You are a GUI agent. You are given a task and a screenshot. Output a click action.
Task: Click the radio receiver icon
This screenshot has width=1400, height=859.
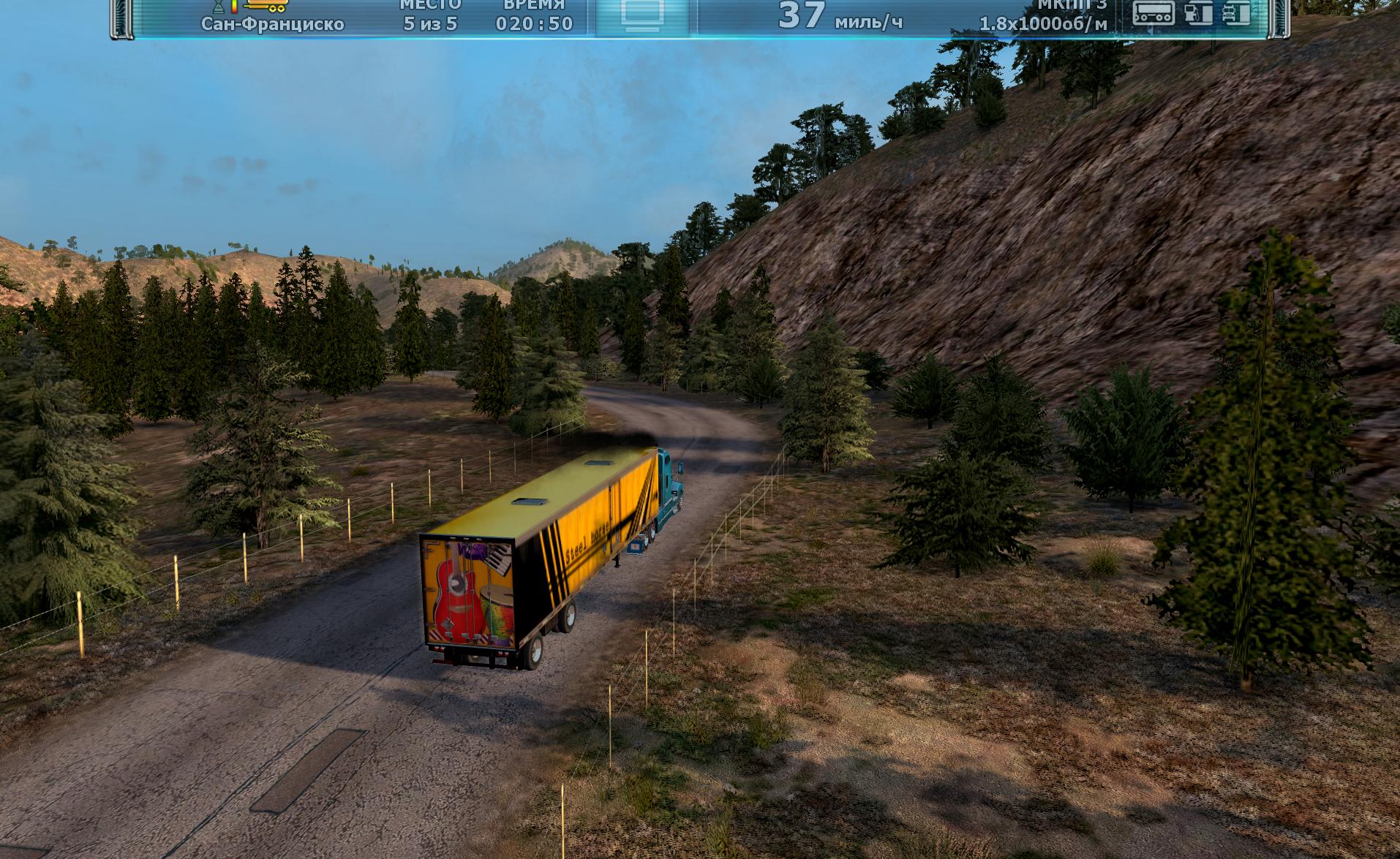click(1153, 13)
